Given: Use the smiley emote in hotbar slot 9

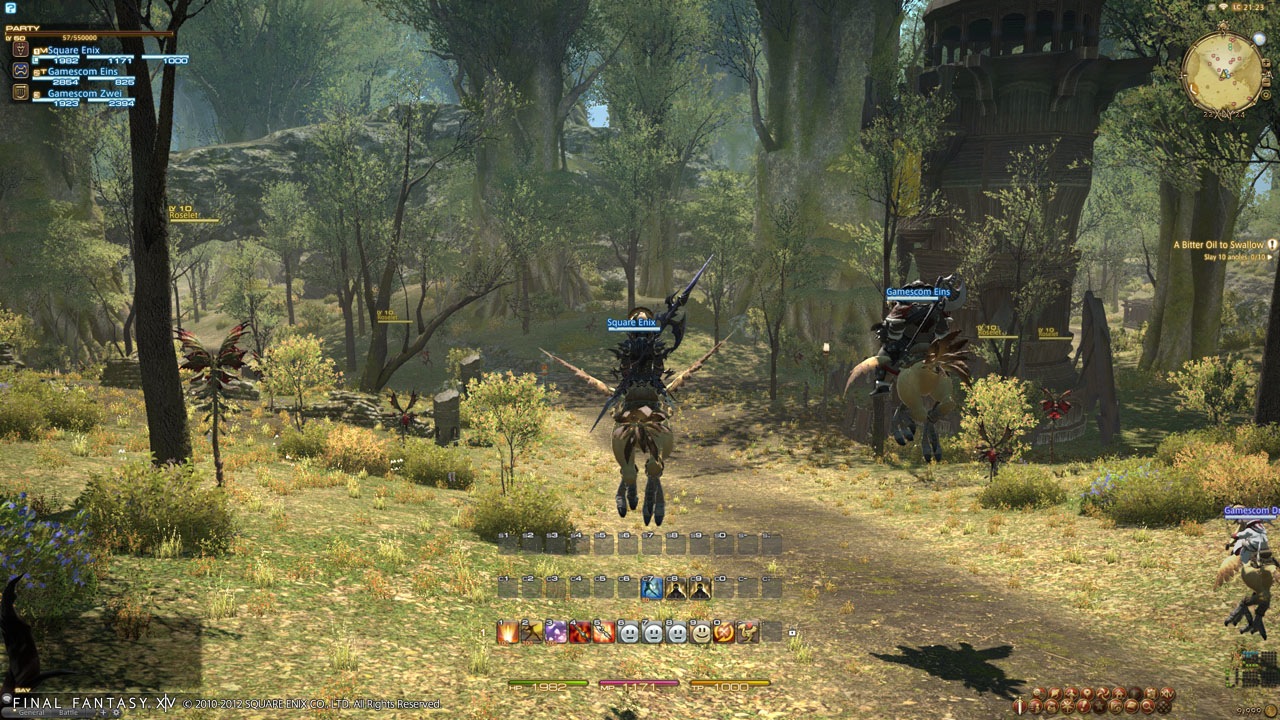Looking at the screenshot, I should tap(701, 633).
